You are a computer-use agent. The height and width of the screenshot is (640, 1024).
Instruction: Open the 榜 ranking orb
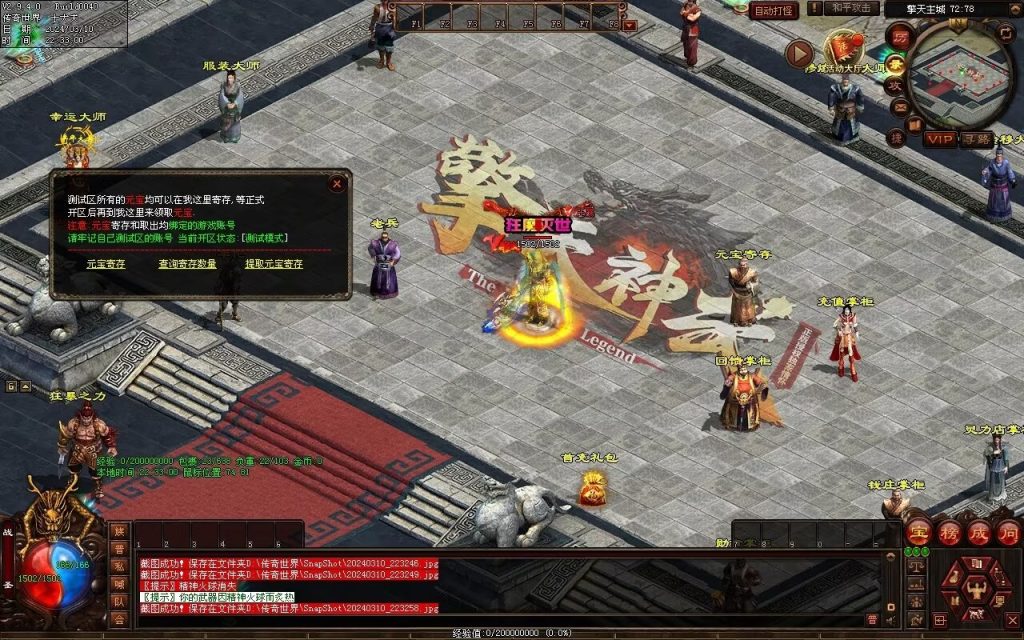pos(949,532)
